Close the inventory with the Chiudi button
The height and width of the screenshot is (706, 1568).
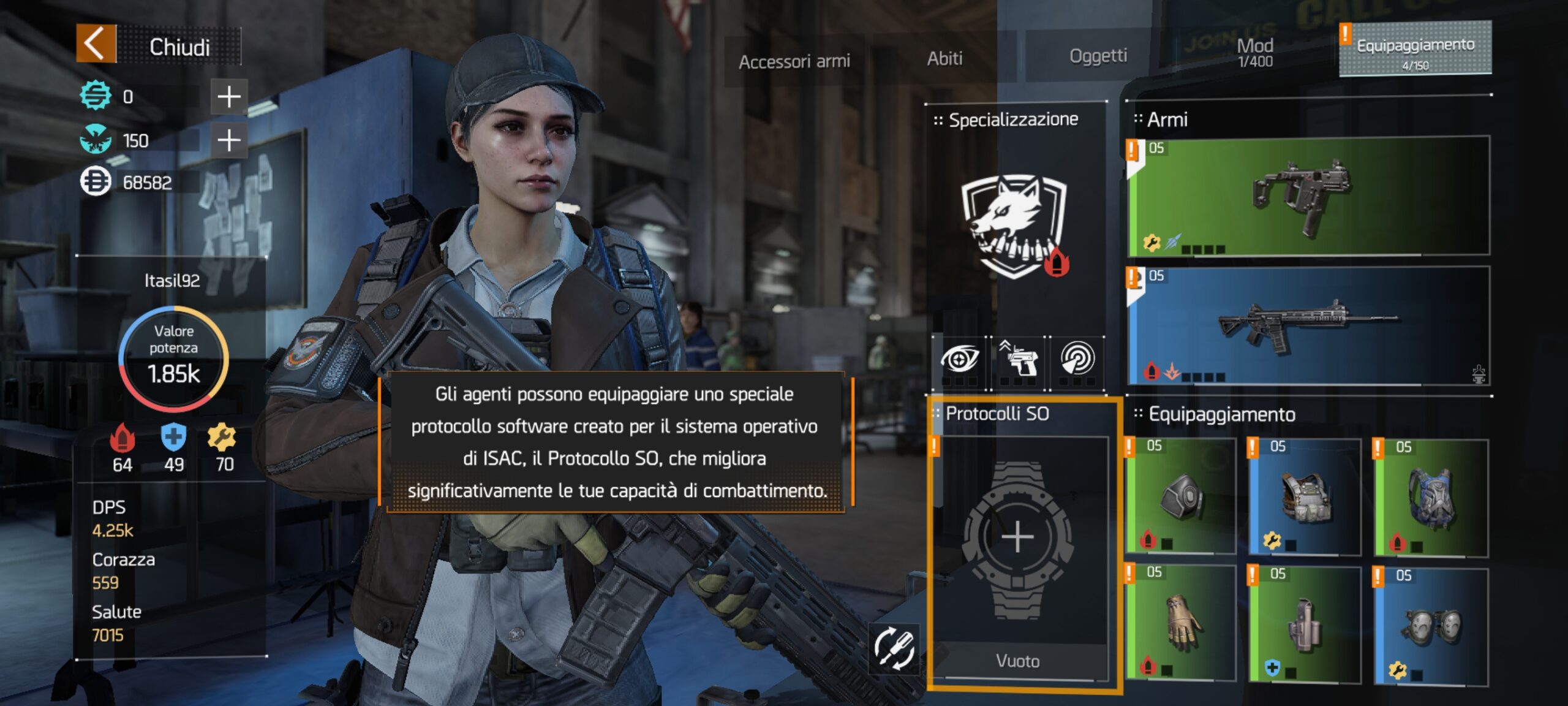pos(158,45)
